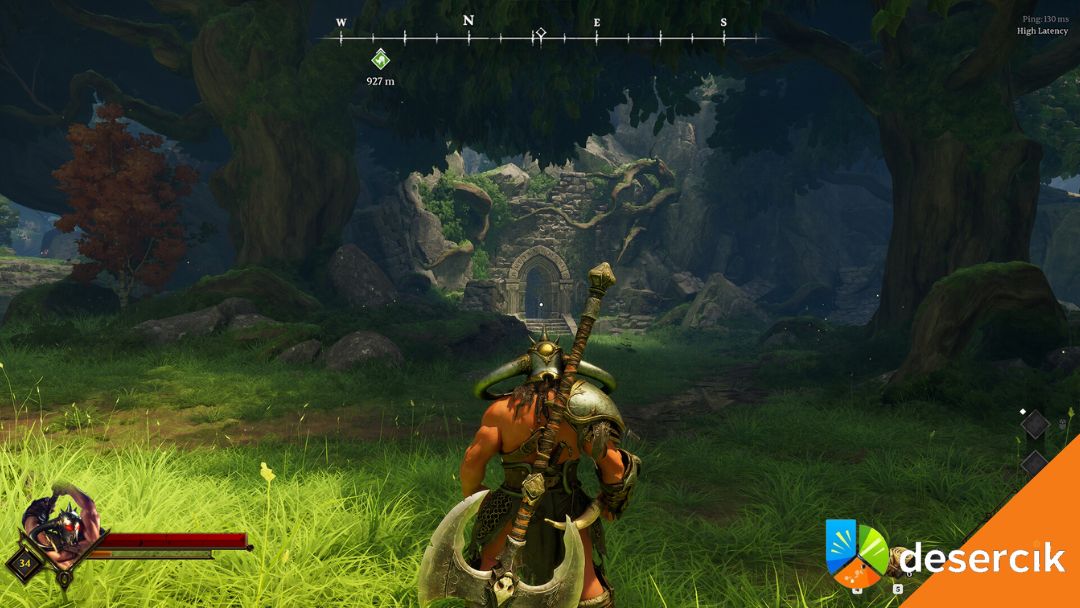Select the level 34 badge
The image size is (1080, 608).
point(22,562)
